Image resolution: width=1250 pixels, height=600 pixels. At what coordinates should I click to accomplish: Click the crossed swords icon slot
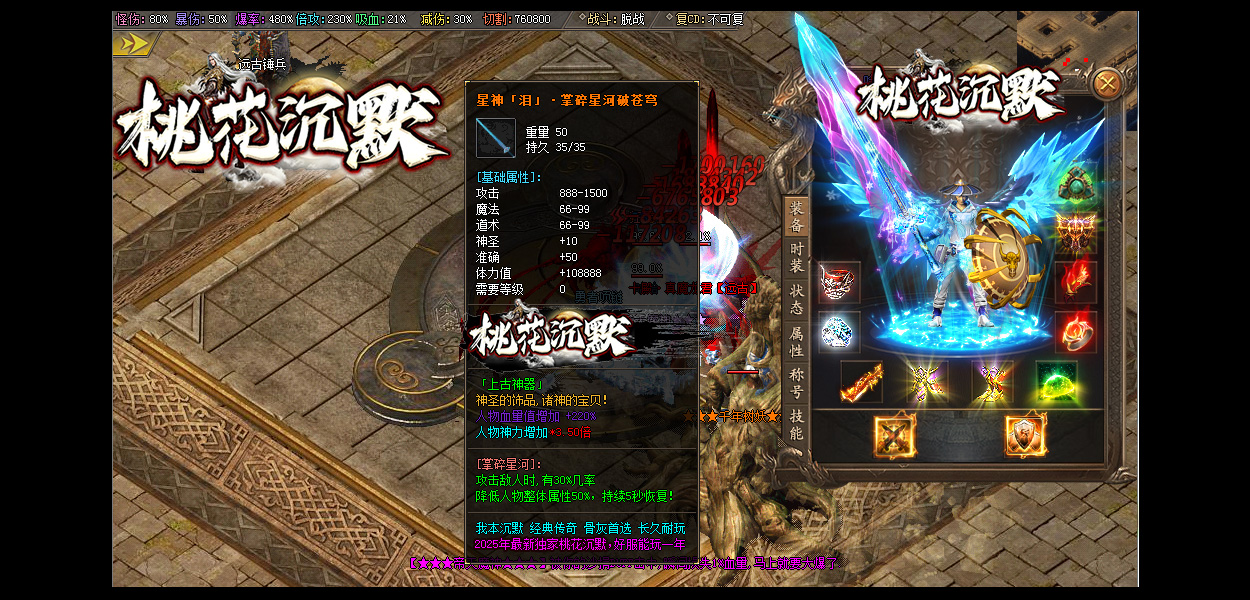coord(894,435)
